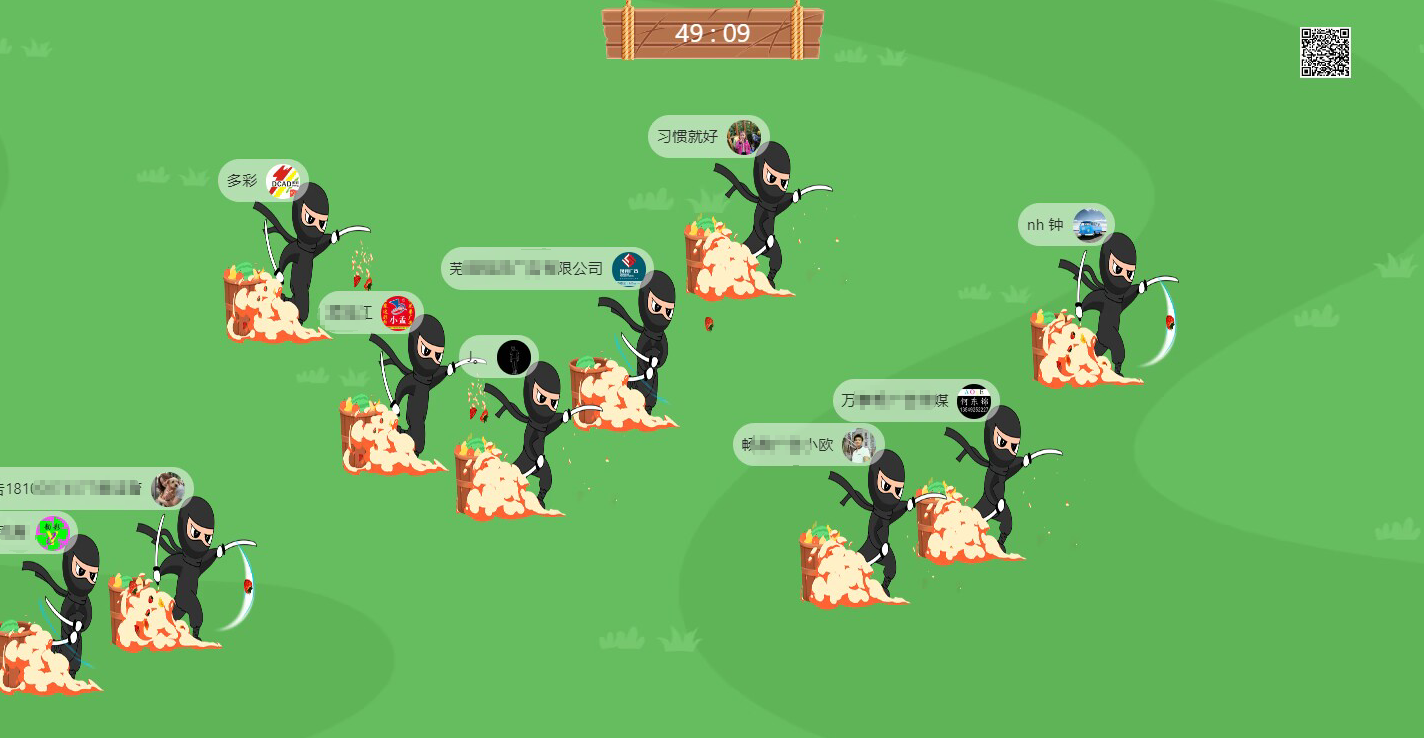Click the player tag ending in 小欧
This screenshot has width=1424, height=738.
[x=808, y=445]
